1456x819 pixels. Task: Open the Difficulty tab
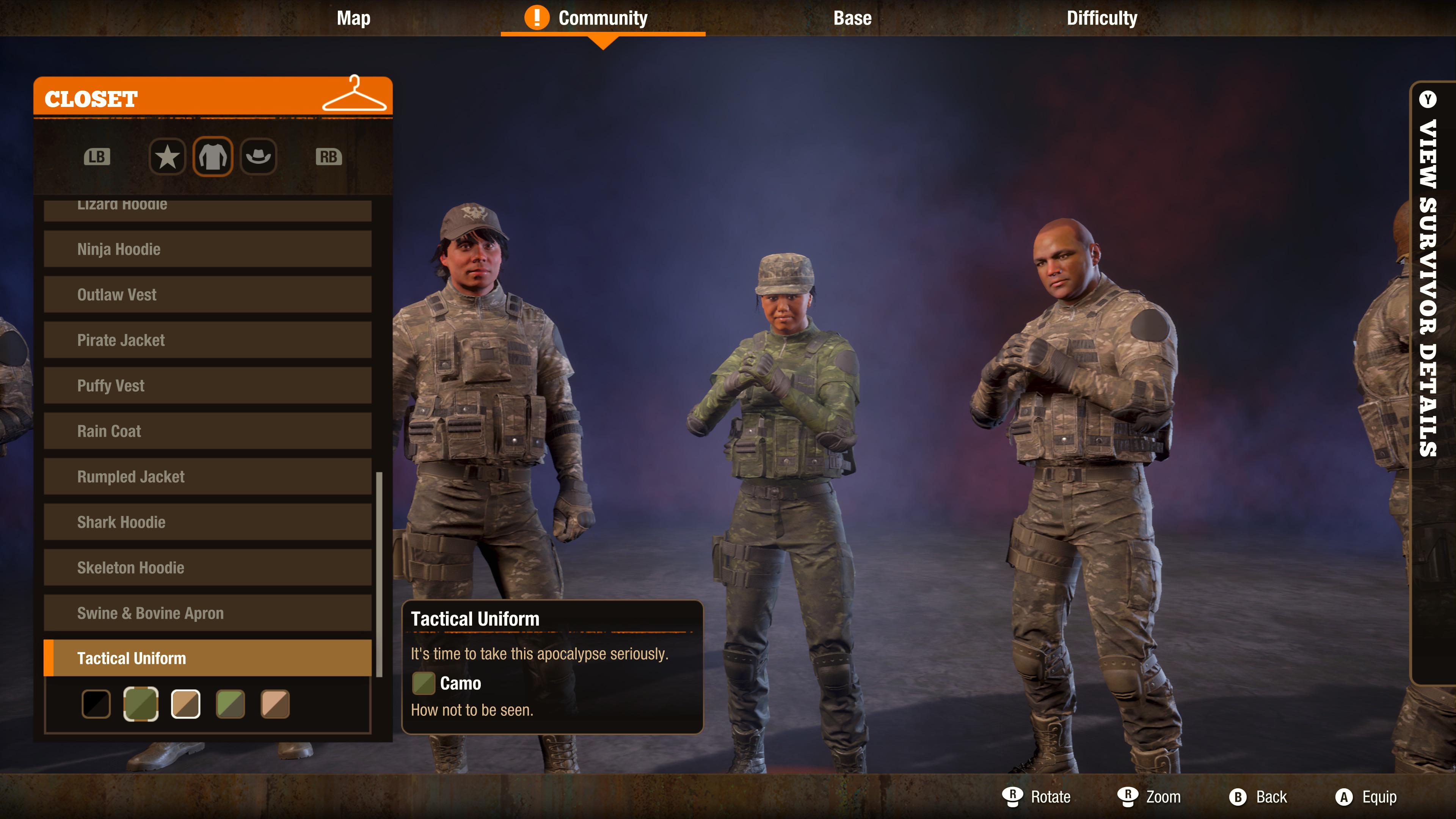[1100, 17]
